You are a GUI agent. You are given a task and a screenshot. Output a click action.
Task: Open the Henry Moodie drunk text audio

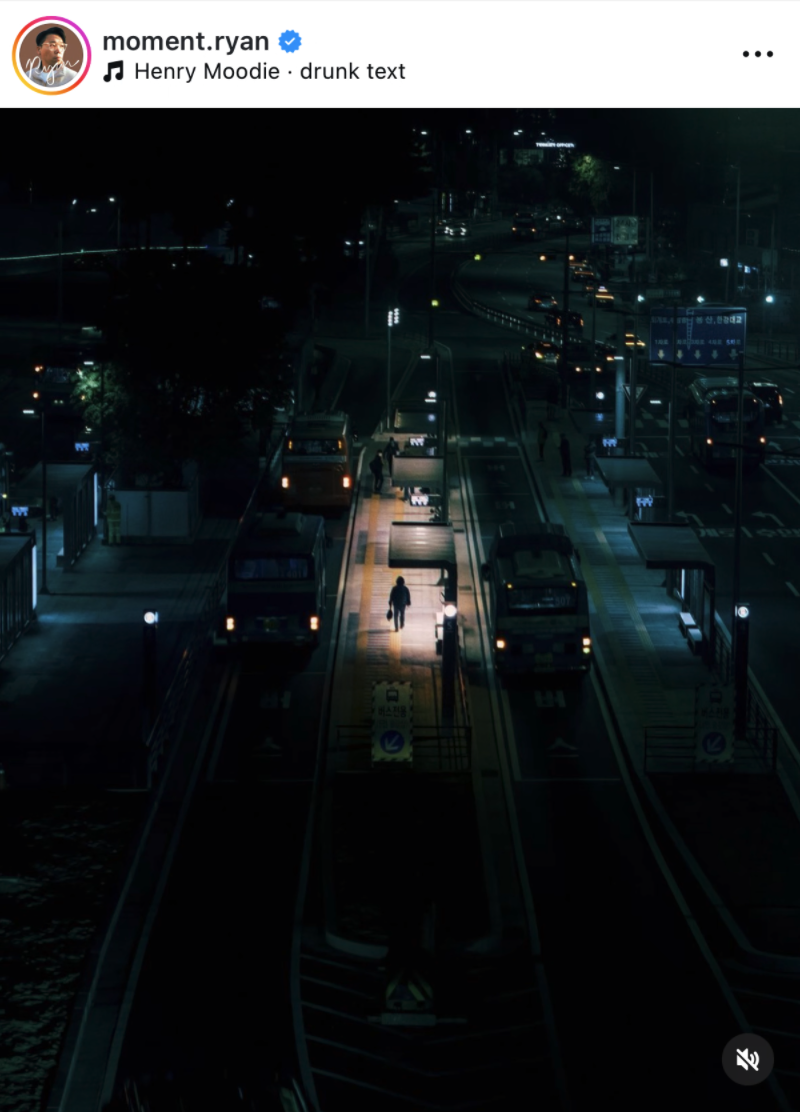pos(268,72)
